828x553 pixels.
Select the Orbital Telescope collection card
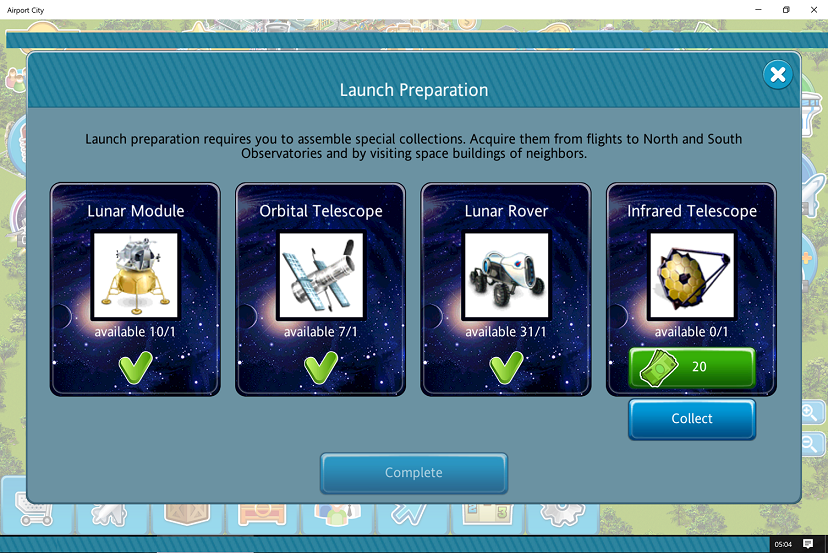(320, 289)
